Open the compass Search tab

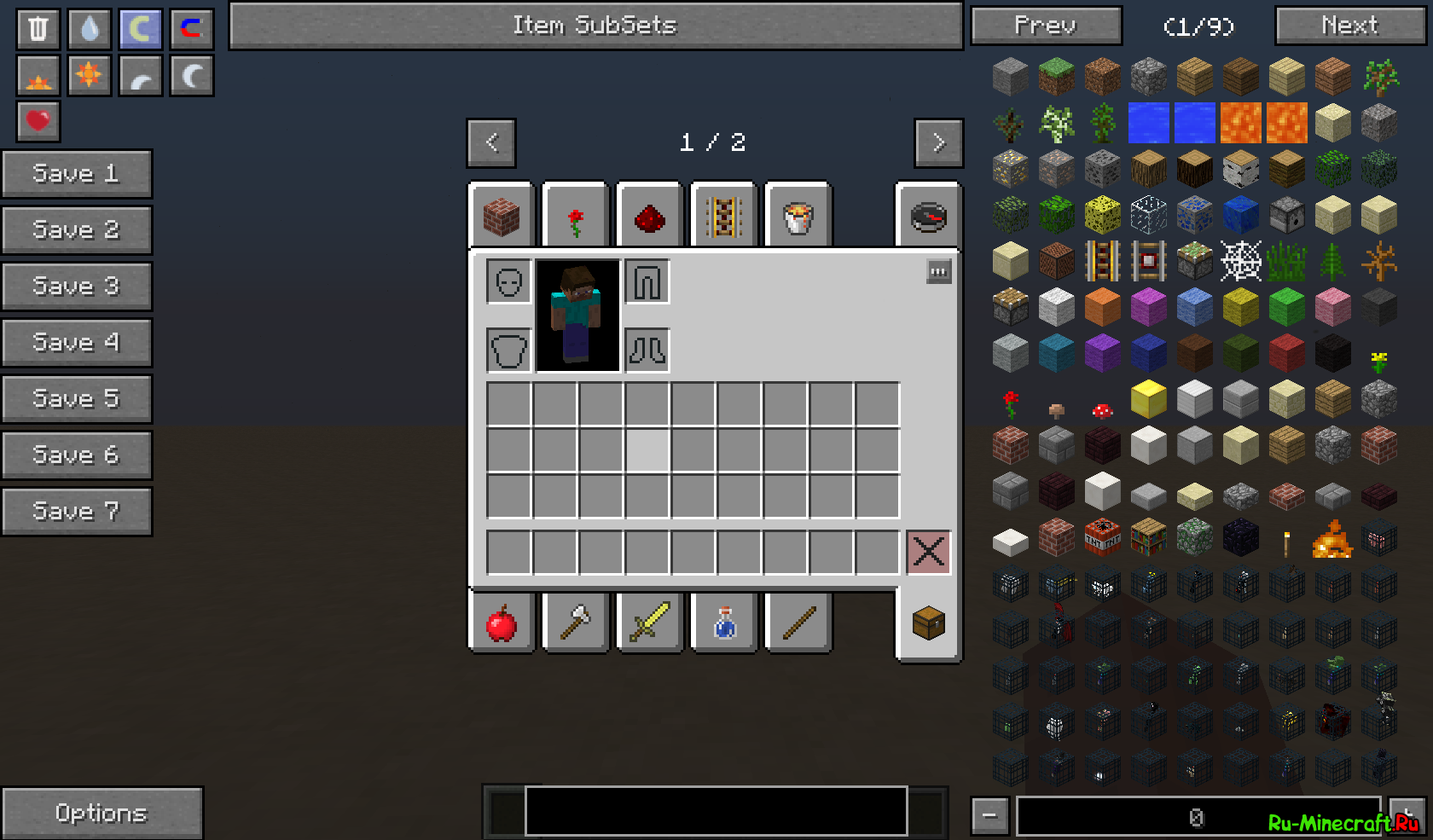tap(928, 217)
